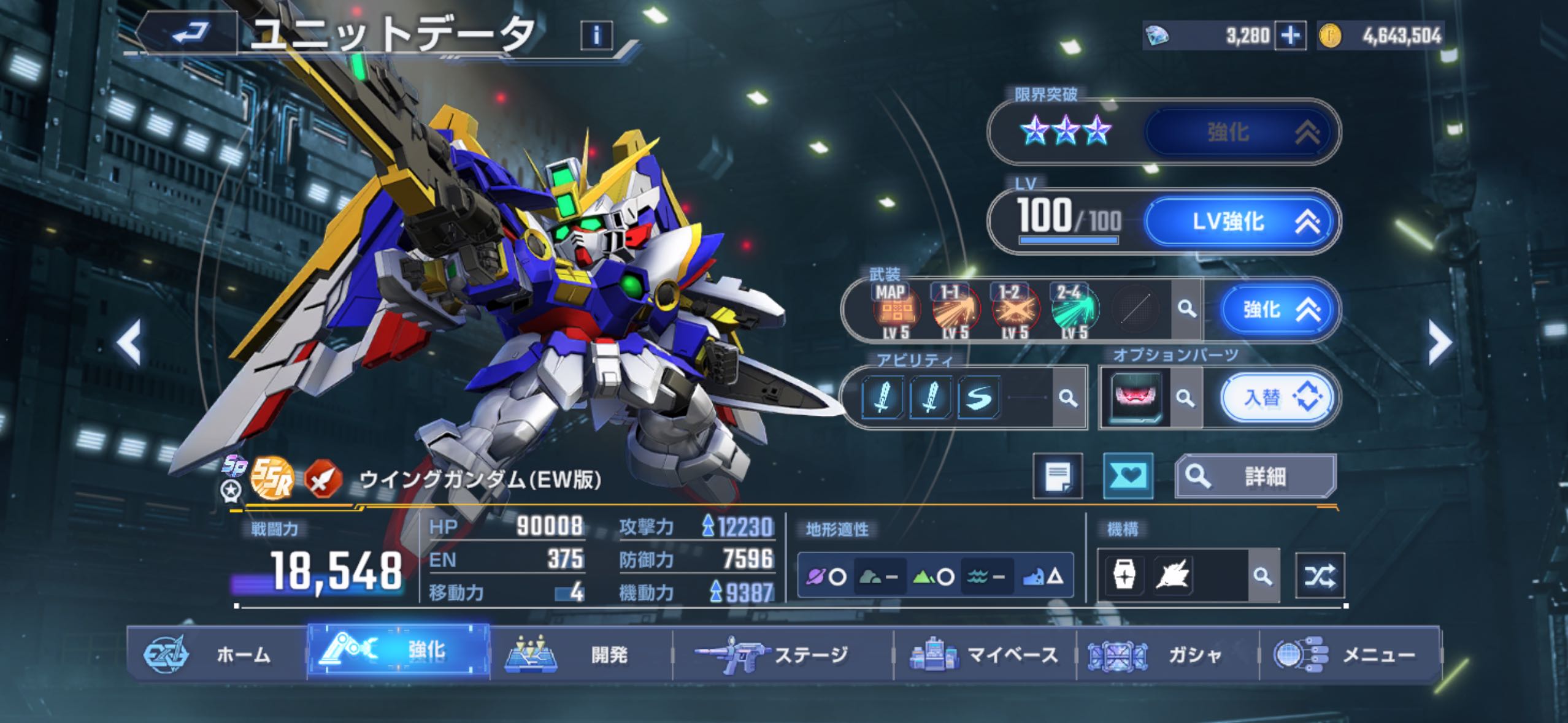Select the equipped option part slot
1568x723 pixels.
tap(1136, 399)
